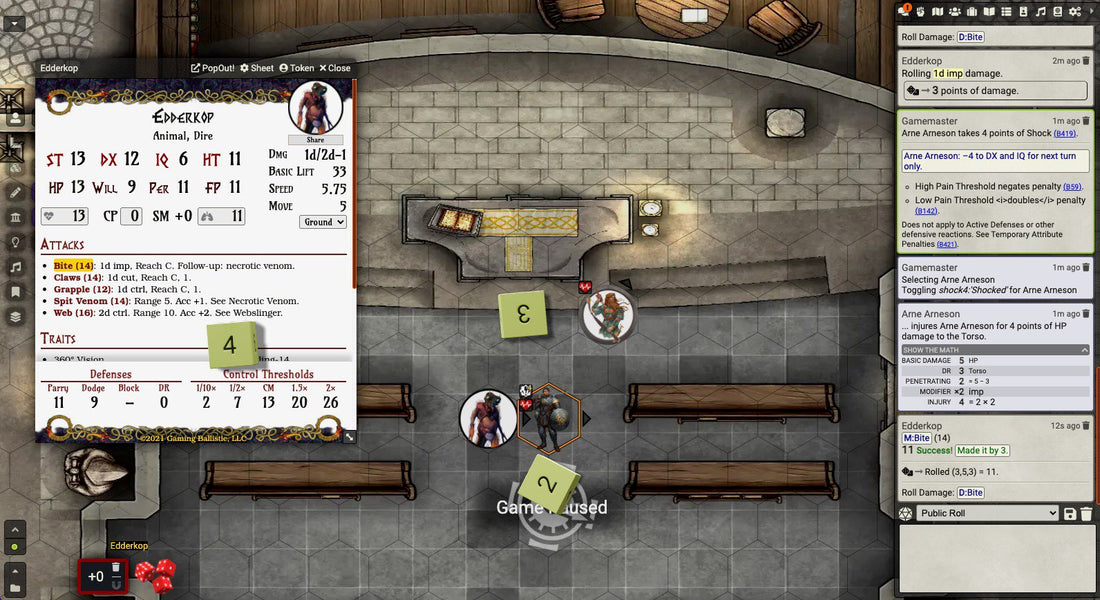This screenshot has width=1100, height=600.
Task: Roll the Bite (14) attack on the sheet
Action: tap(74, 265)
